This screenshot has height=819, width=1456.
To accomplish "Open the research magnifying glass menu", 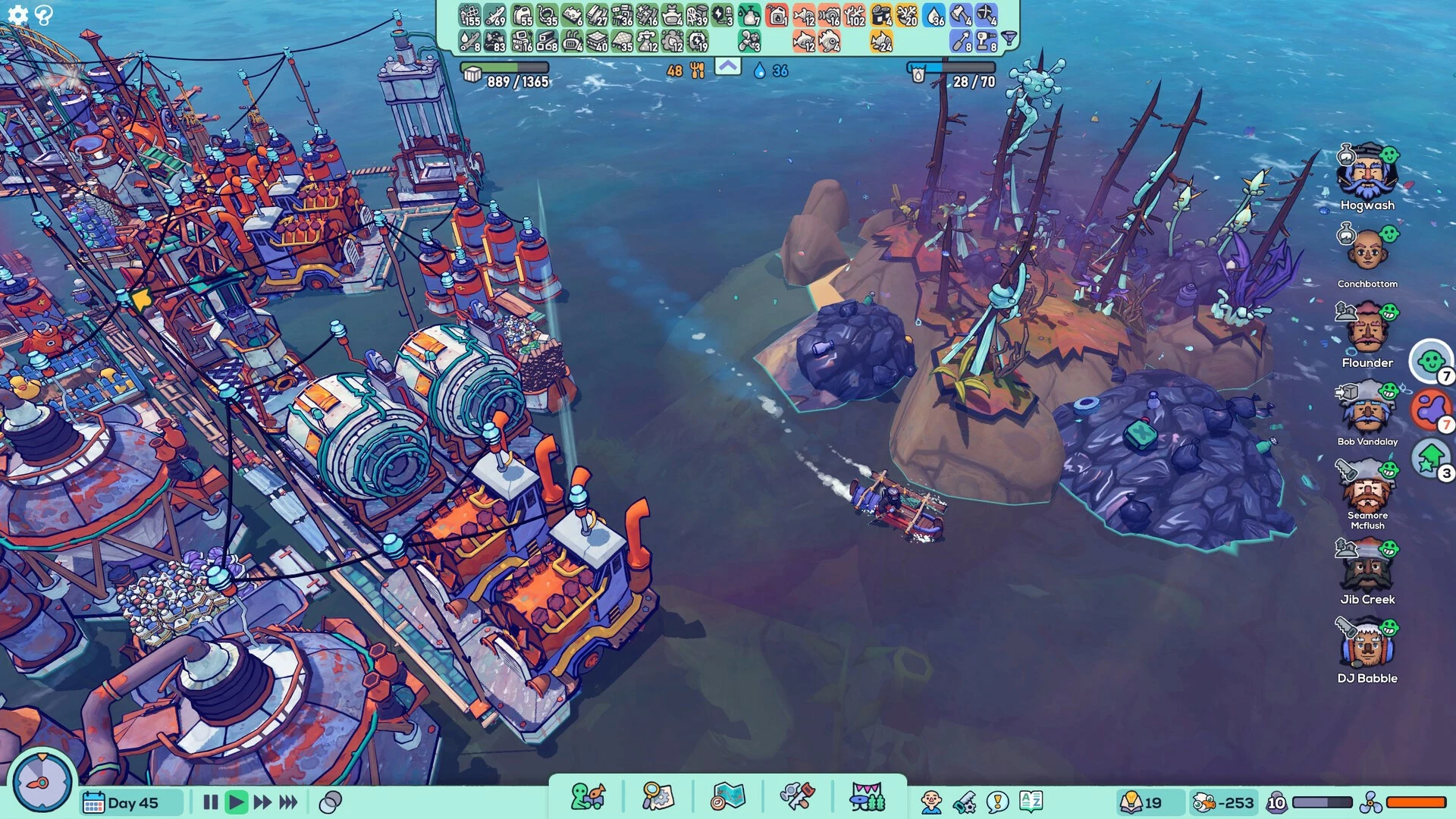I will (657, 797).
